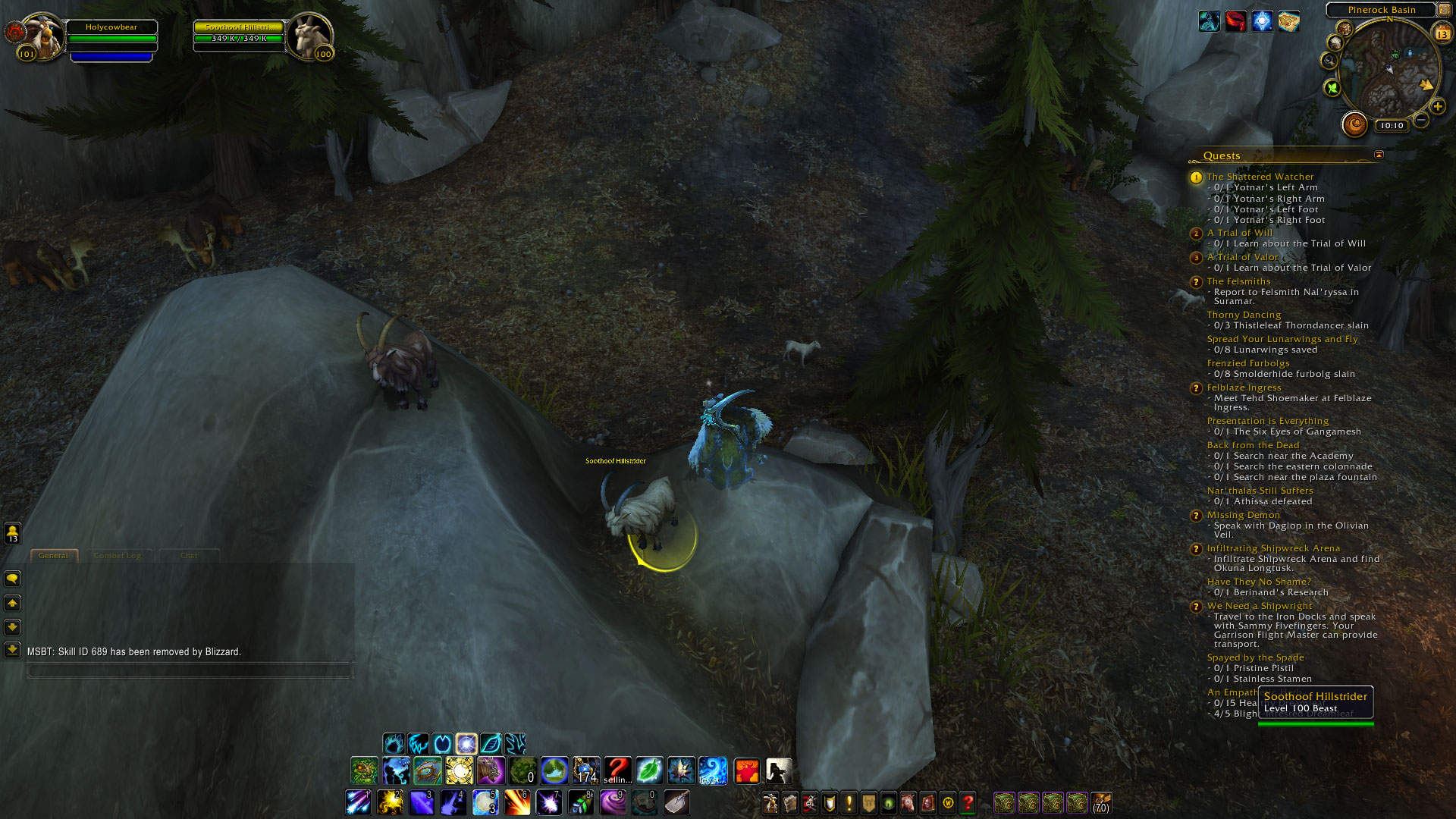The image size is (1456, 819).
Task: Zoom out the minimap with minus button
Action: coord(1421,120)
